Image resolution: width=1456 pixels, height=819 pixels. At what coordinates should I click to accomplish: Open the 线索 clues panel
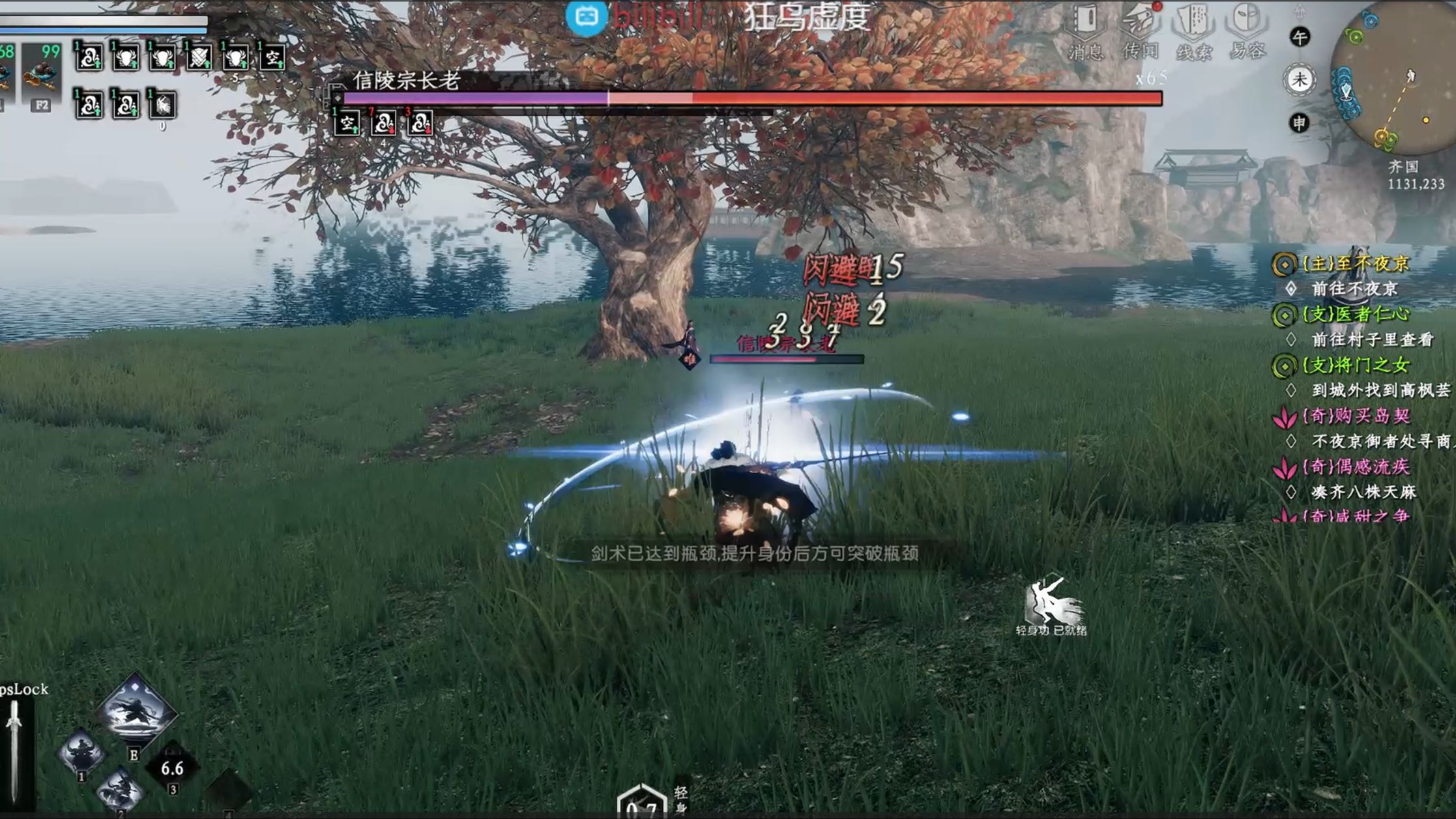click(x=1193, y=29)
